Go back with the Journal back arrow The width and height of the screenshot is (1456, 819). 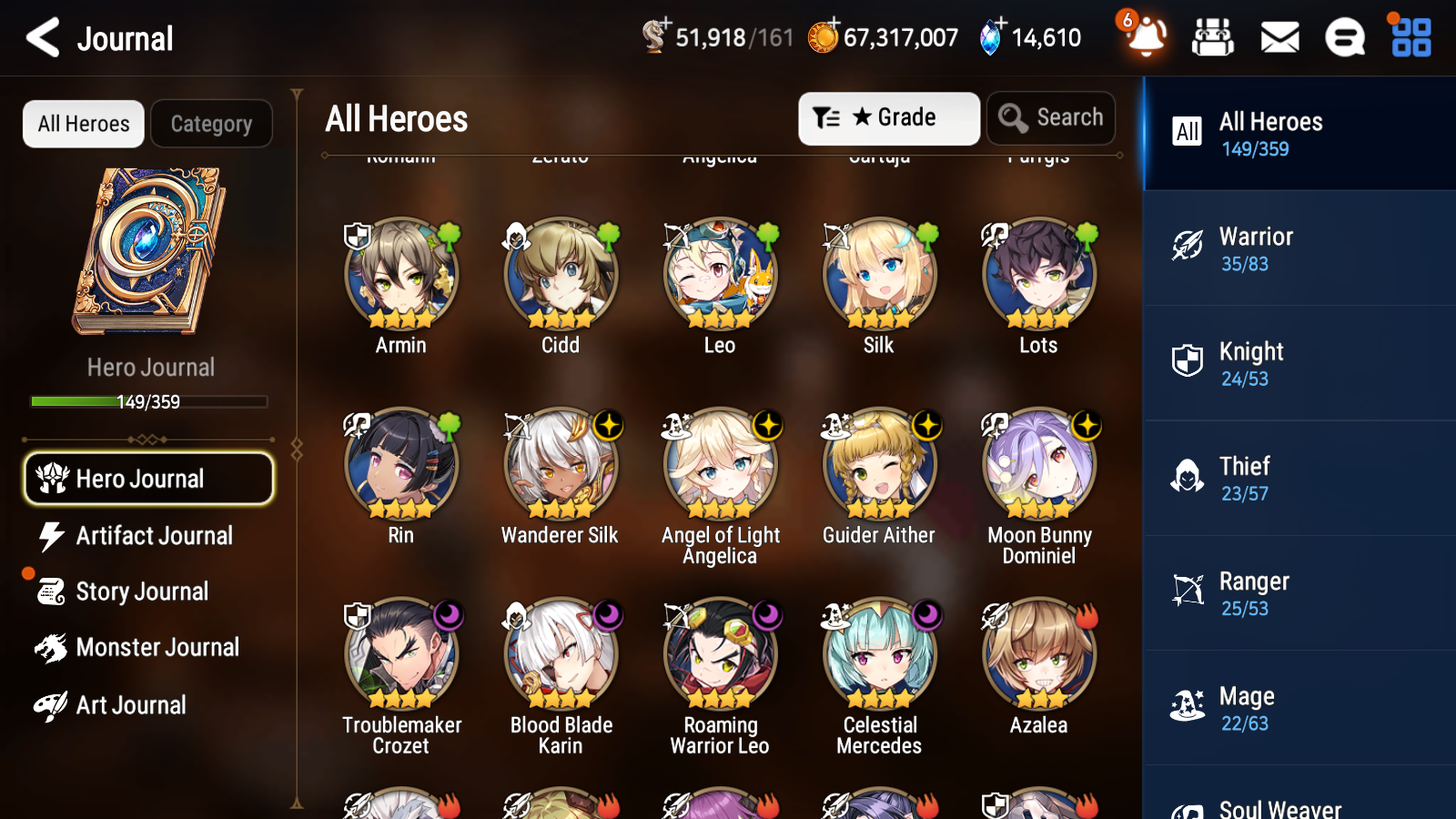[41, 37]
